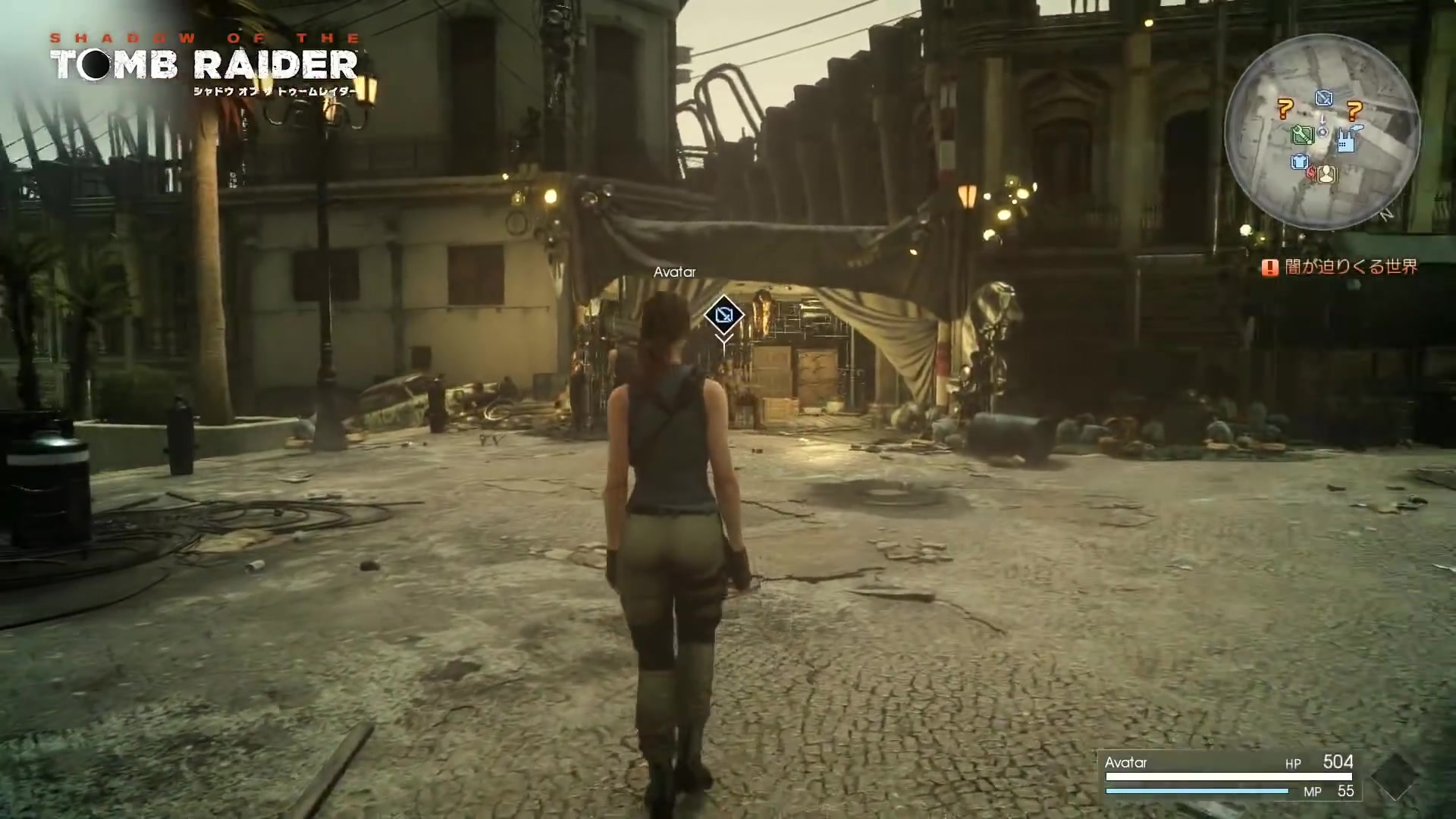
Task: Select the person portrait marker on minimap
Action: (1327, 174)
